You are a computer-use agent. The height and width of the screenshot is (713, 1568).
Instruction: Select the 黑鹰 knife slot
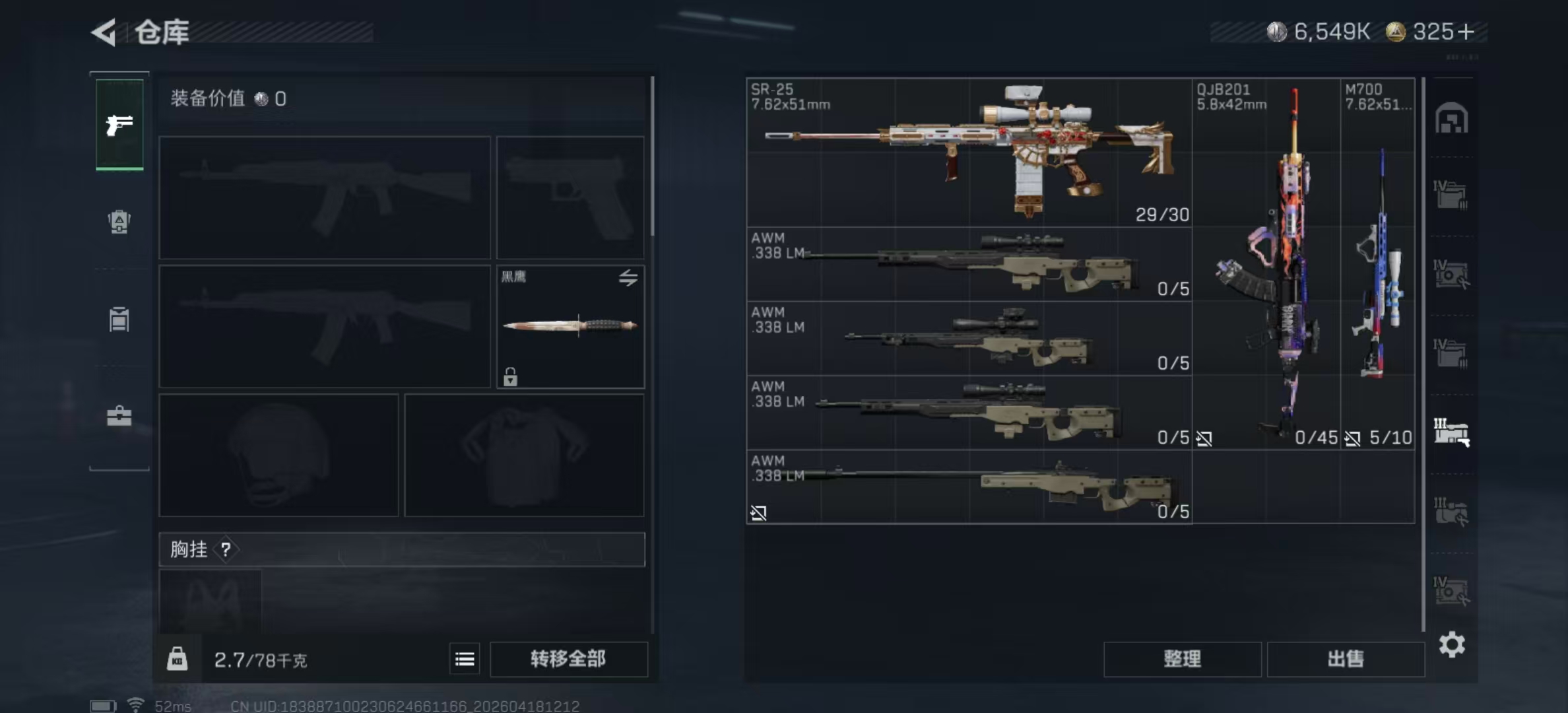click(x=570, y=326)
